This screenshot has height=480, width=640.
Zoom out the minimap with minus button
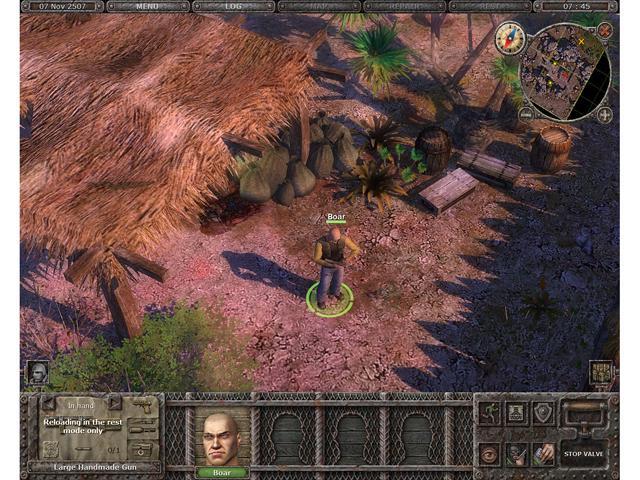point(526,114)
